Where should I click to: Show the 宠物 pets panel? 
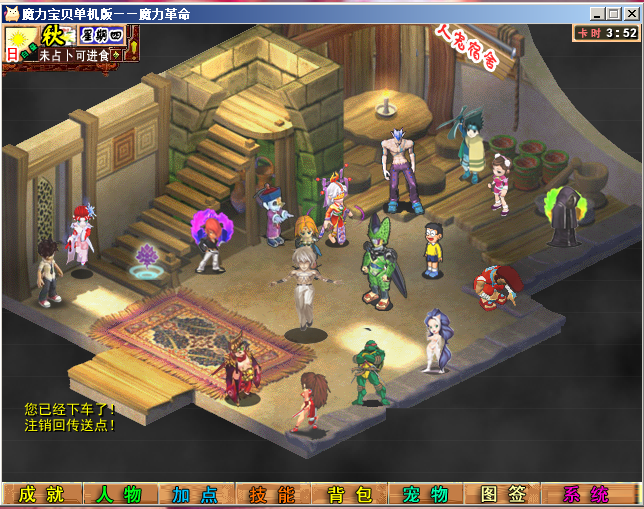pos(425,494)
